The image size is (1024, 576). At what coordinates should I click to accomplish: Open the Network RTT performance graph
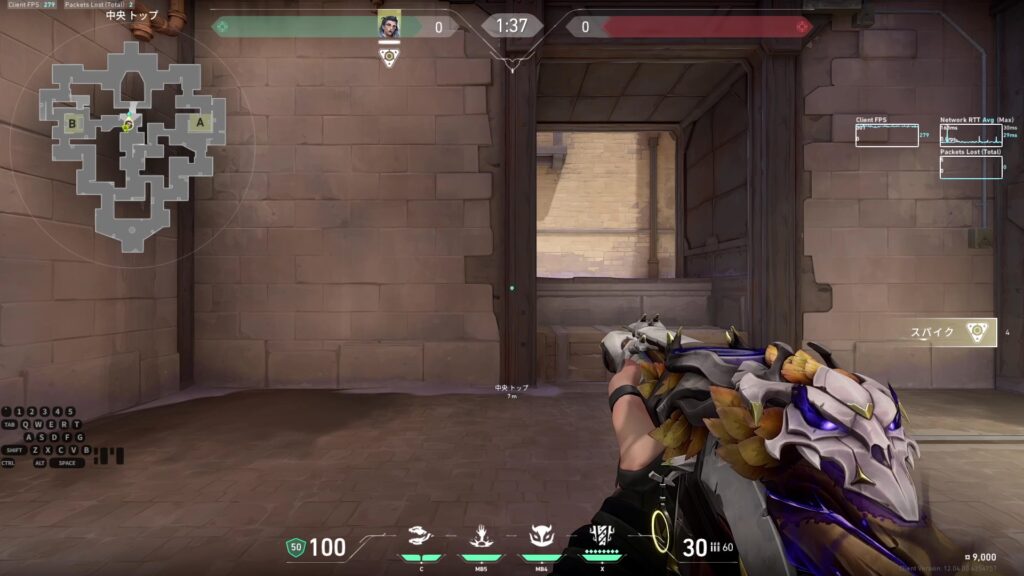coord(970,135)
